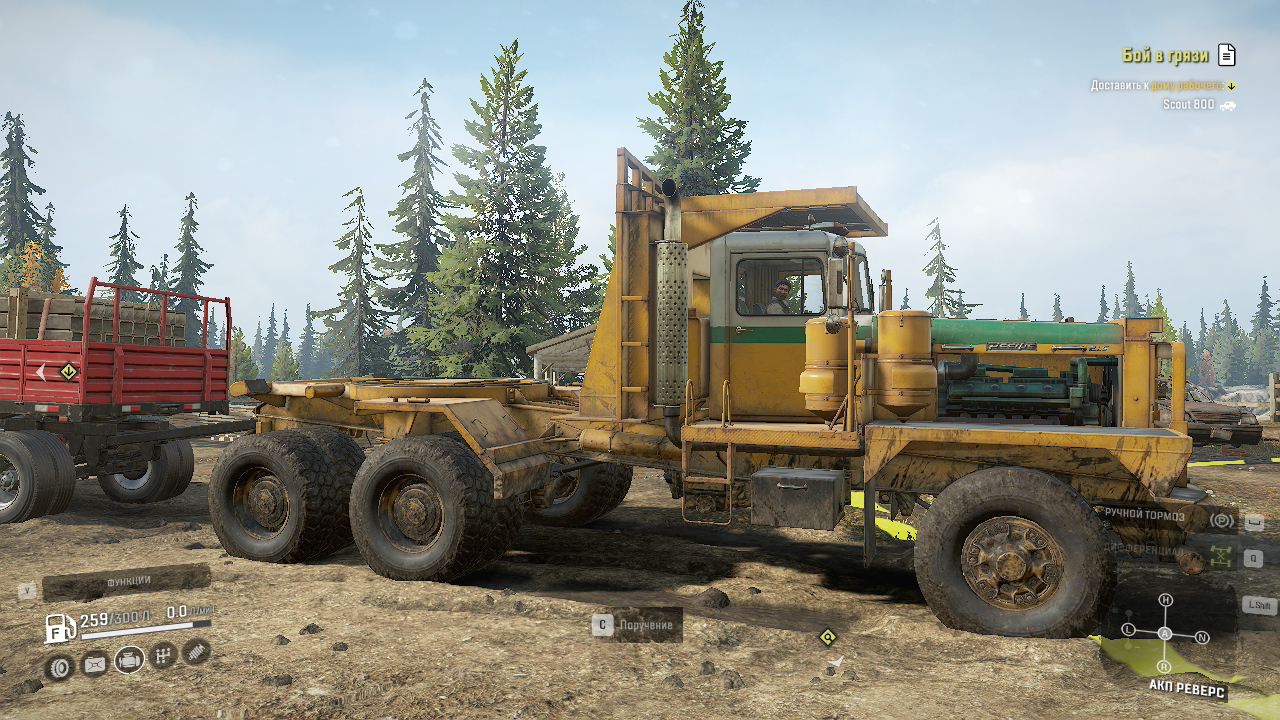Click the yellow diamond marker on the trailer
This screenshot has height=720, width=1280.
pyautogui.click(x=68, y=372)
